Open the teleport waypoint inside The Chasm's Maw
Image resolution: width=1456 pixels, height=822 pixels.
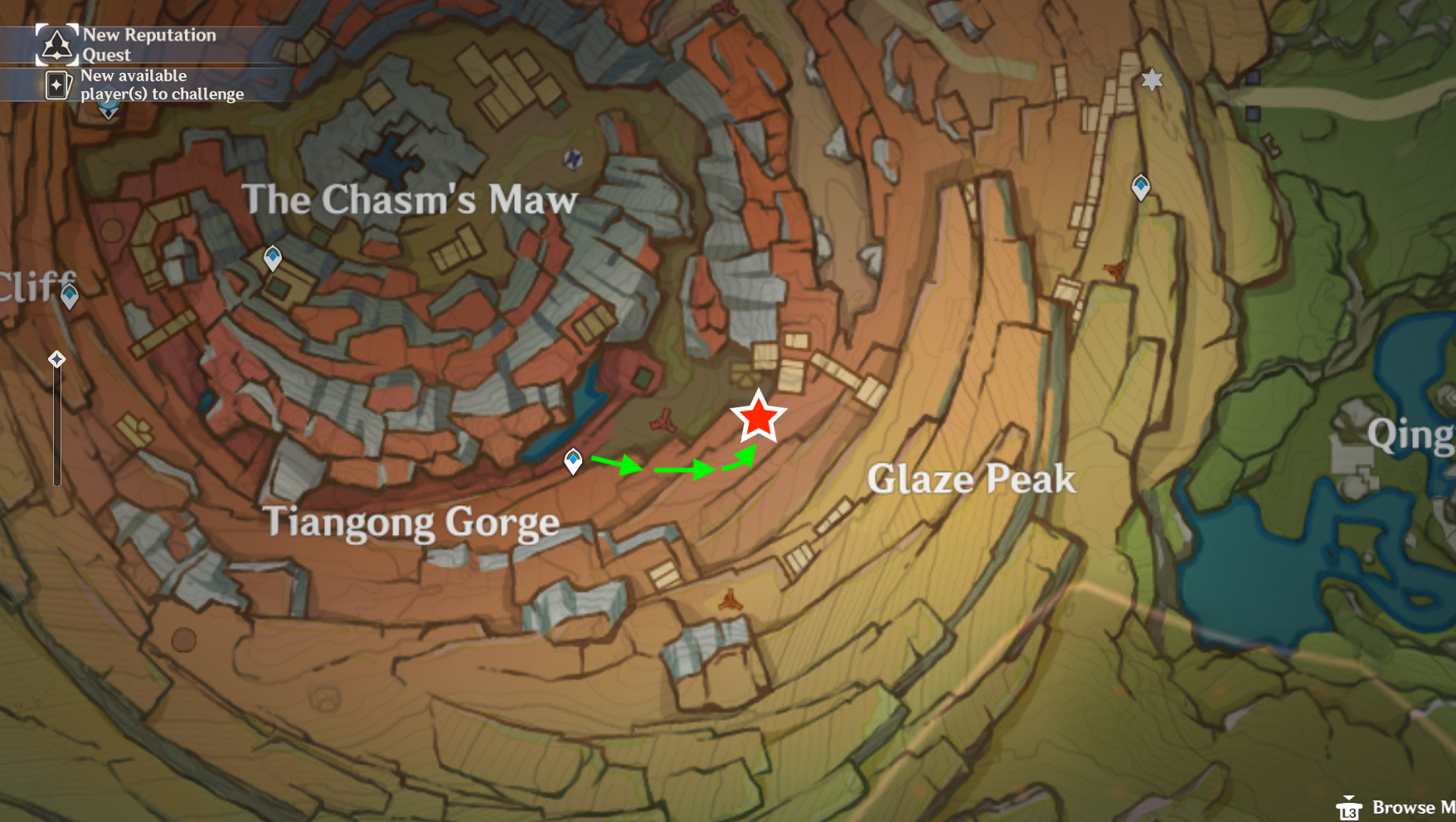point(271,258)
